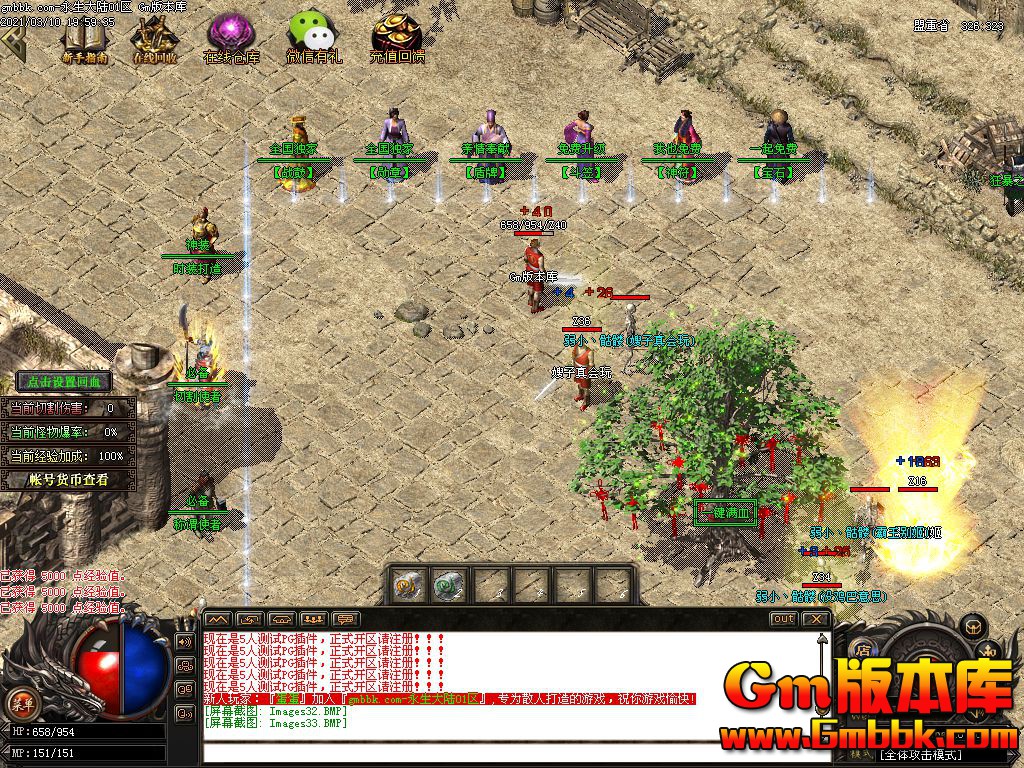Click the 微信有礼 WeChat gift icon

[313, 38]
